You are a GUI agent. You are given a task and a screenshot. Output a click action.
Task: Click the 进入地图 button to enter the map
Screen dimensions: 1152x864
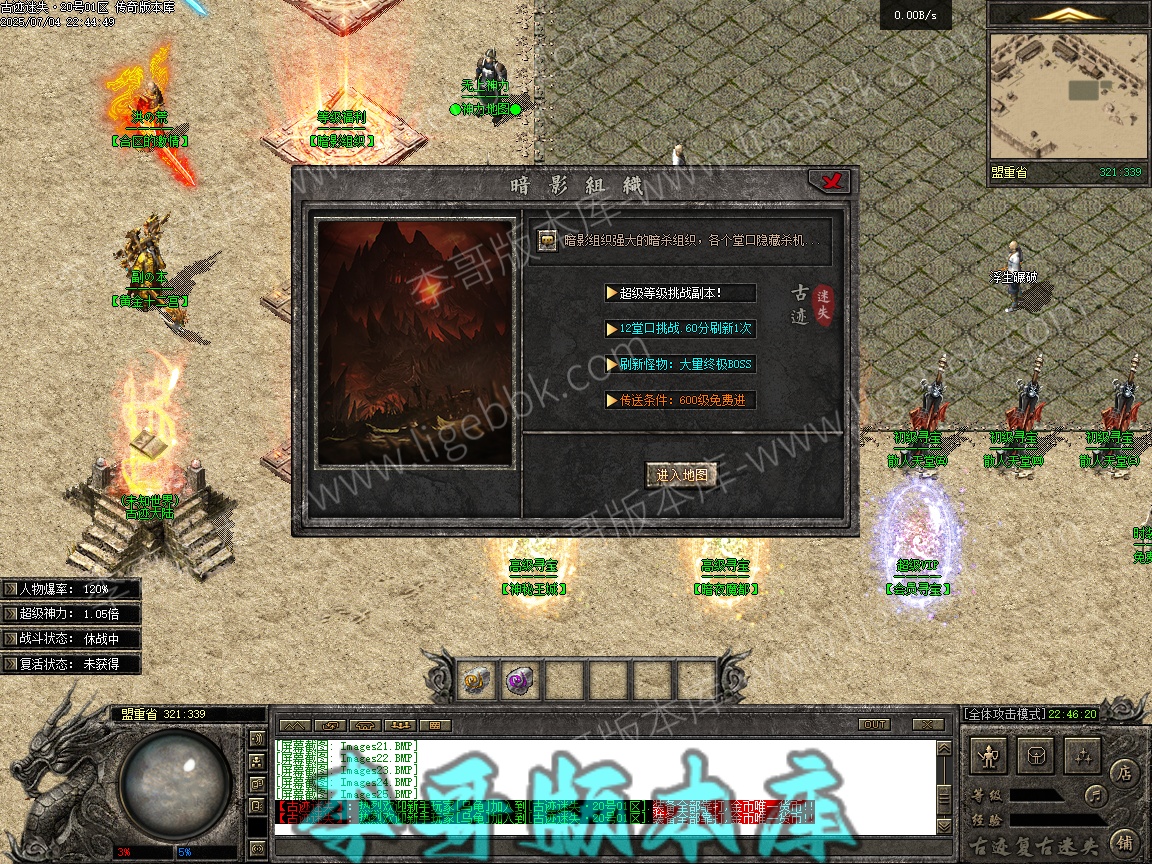(x=682, y=475)
